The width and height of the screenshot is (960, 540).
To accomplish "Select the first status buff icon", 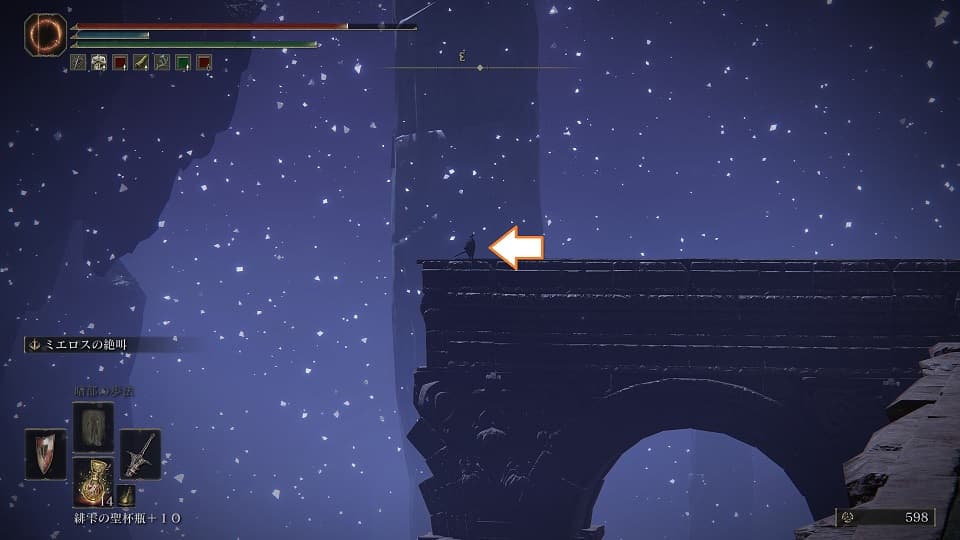I will 78,62.
